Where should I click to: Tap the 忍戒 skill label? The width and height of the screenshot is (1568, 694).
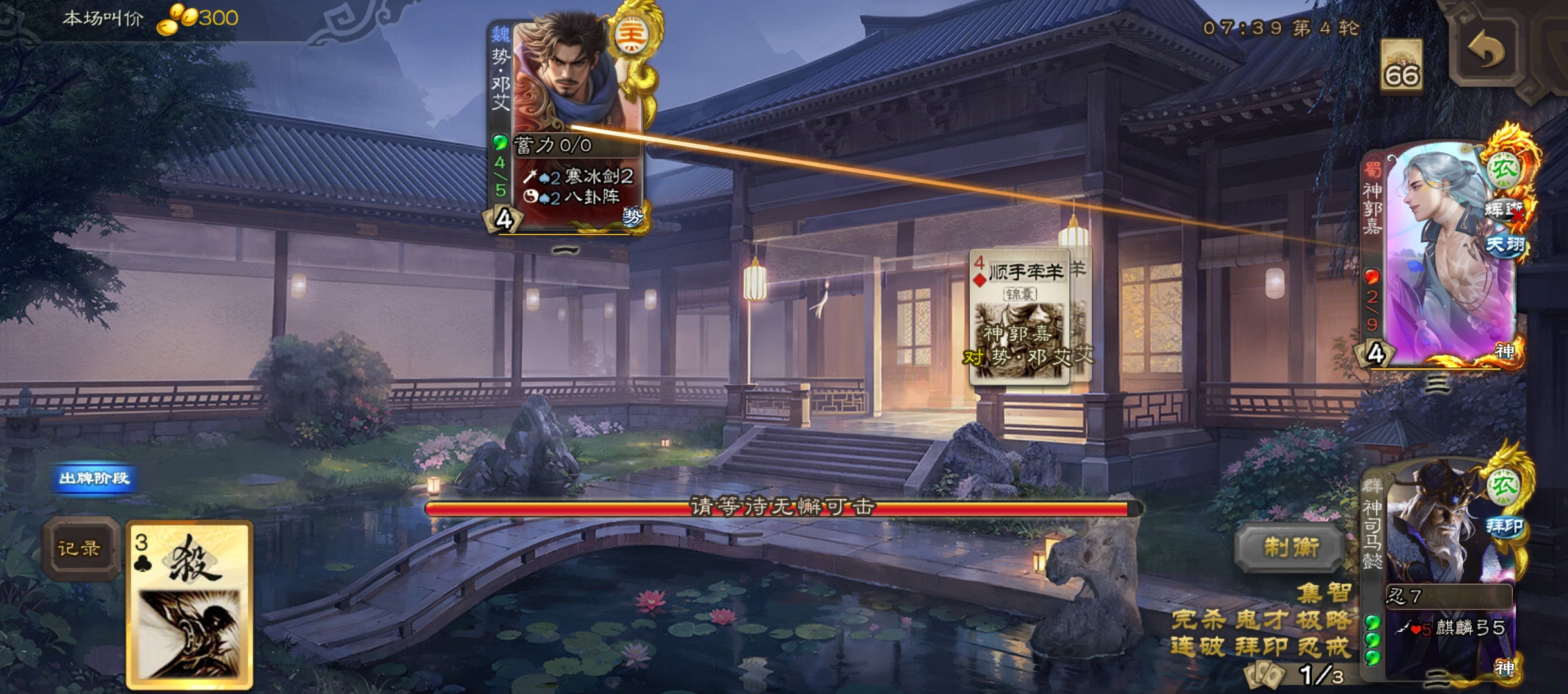(1324, 646)
